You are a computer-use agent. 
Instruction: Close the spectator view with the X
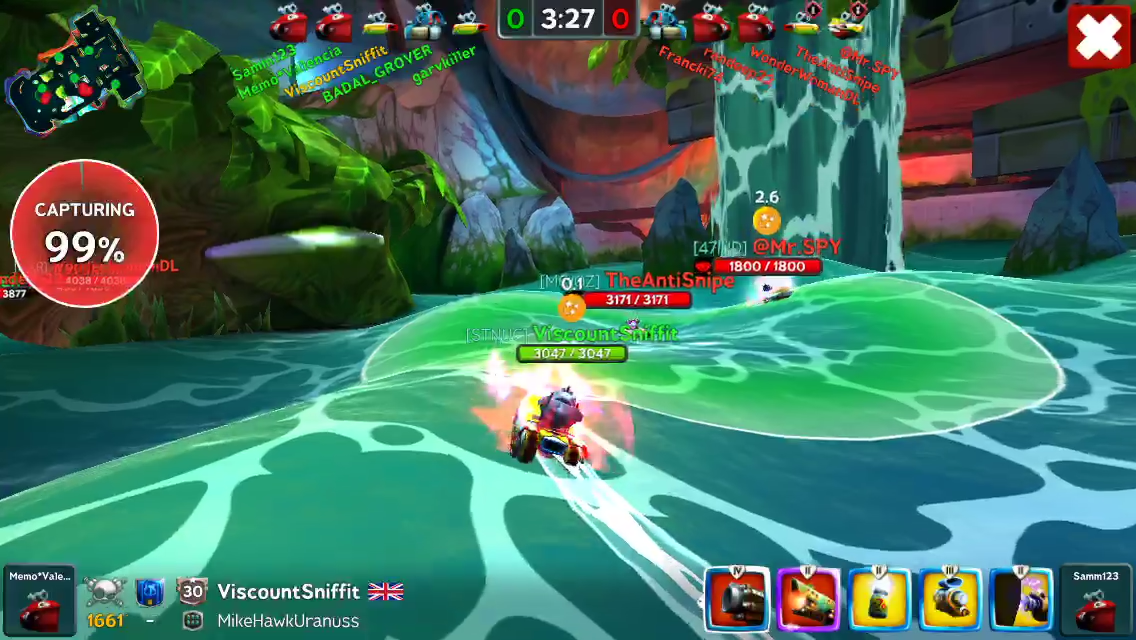[1098, 38]
